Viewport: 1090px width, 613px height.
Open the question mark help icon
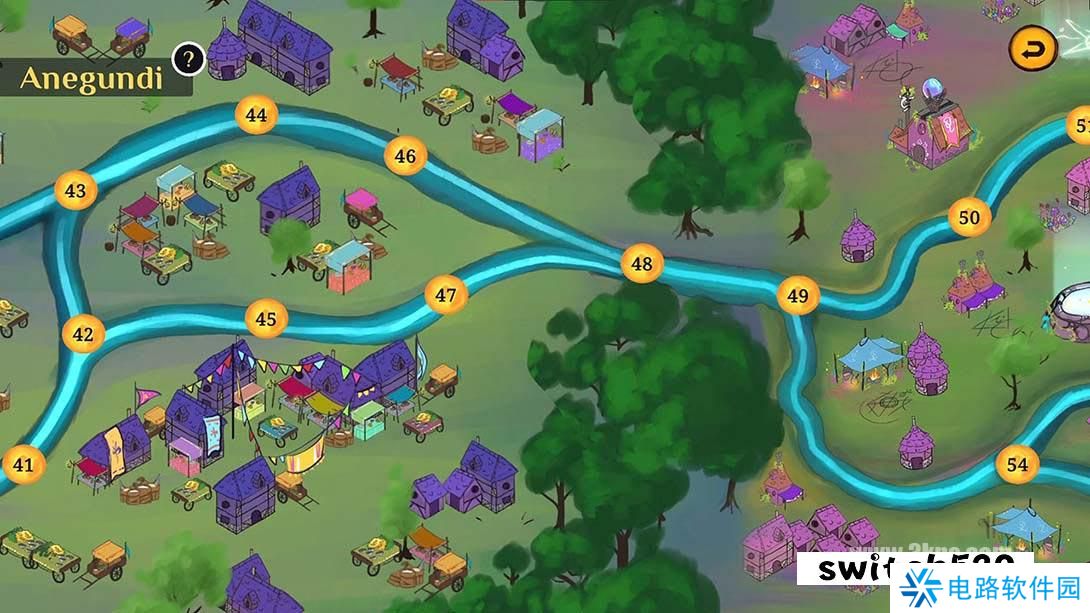point(188,60)
